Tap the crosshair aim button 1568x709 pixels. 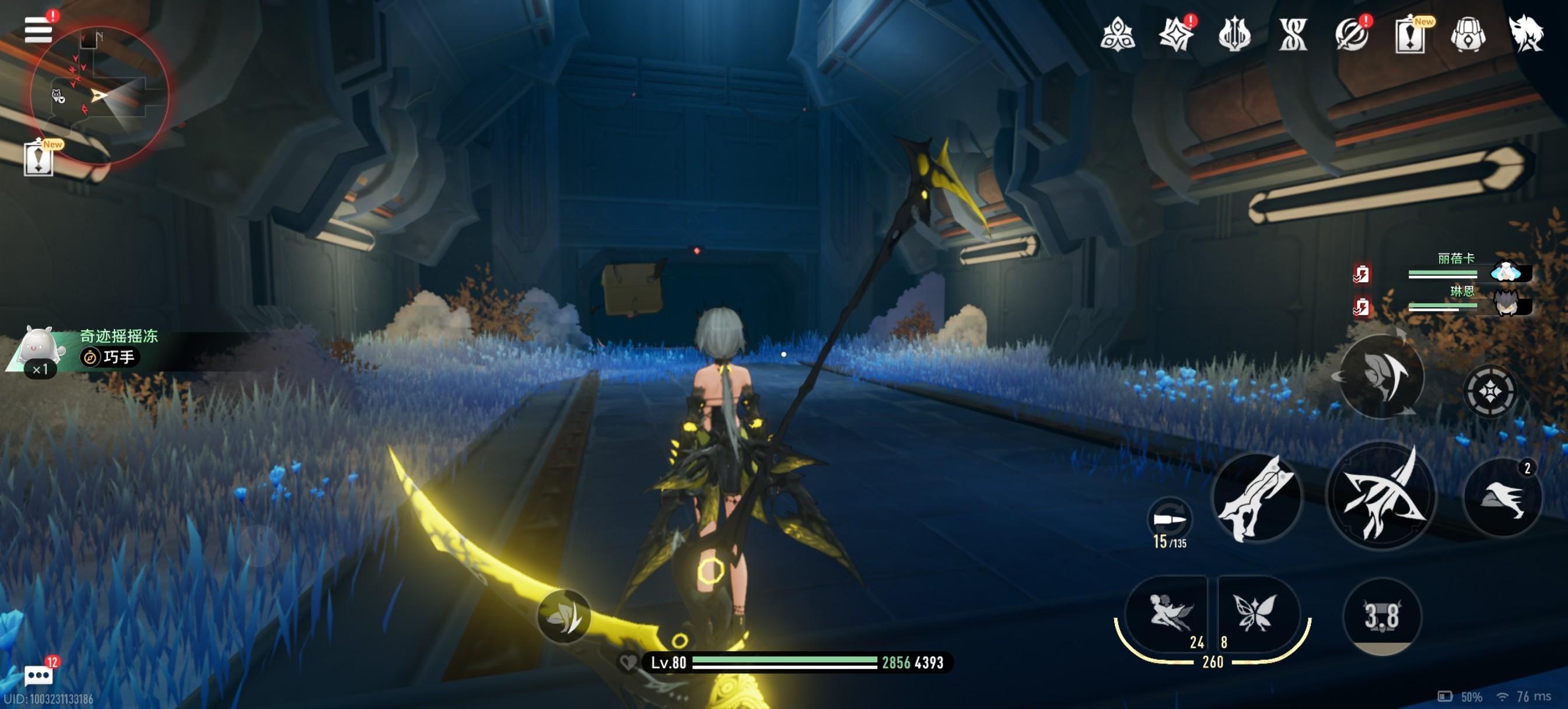tap(1489, 391)
